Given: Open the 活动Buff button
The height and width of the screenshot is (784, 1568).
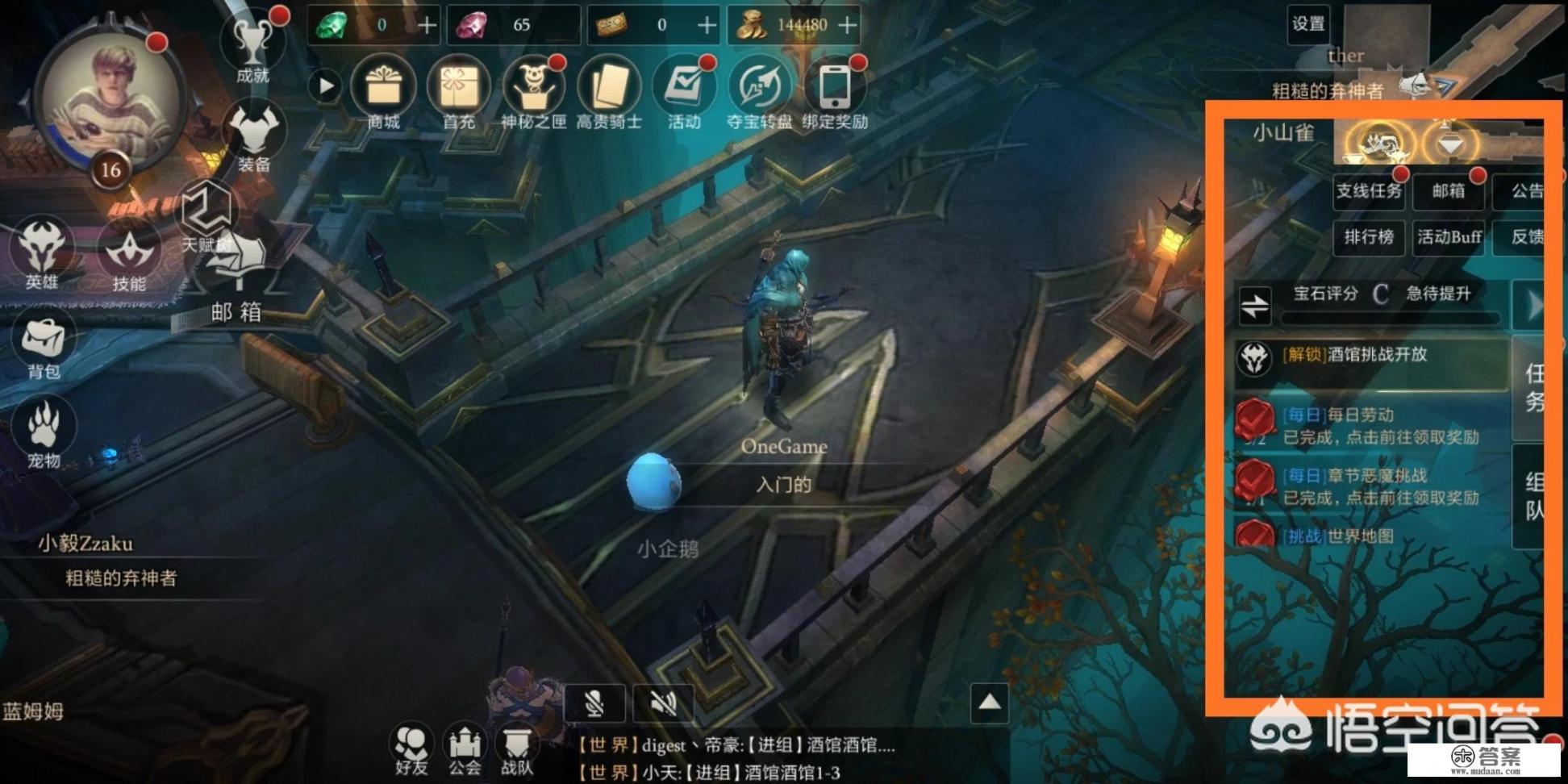Looking at the screenshot, I should 1449,237.
